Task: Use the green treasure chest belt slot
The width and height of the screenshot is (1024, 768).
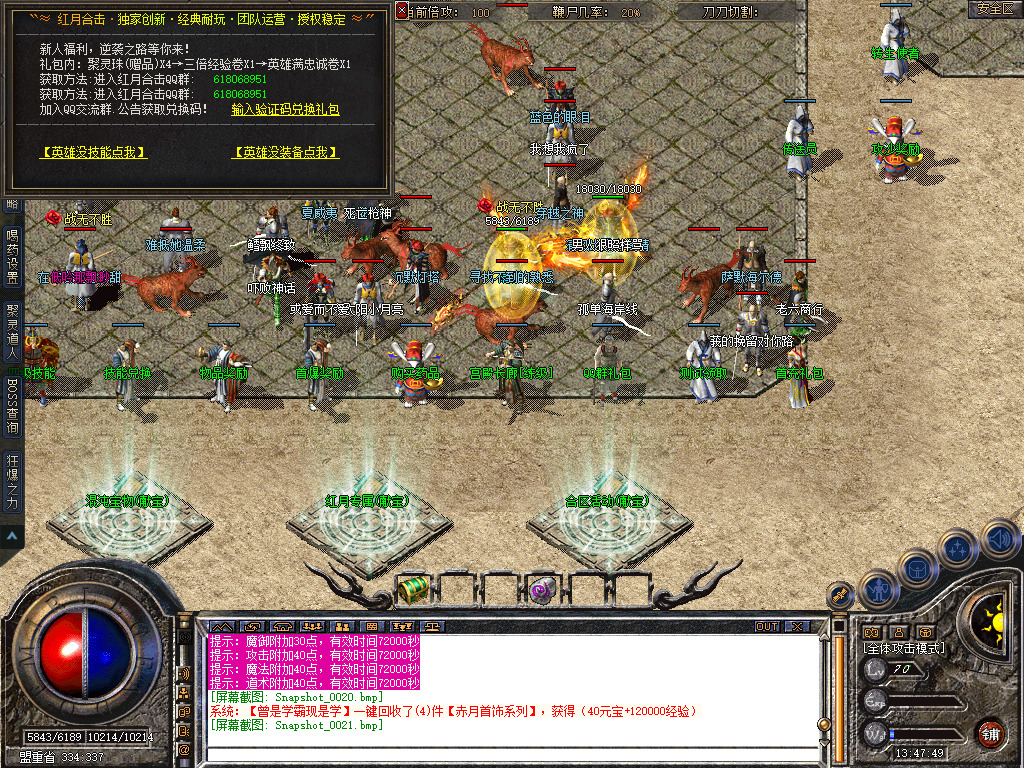Action: coord(411,590)
